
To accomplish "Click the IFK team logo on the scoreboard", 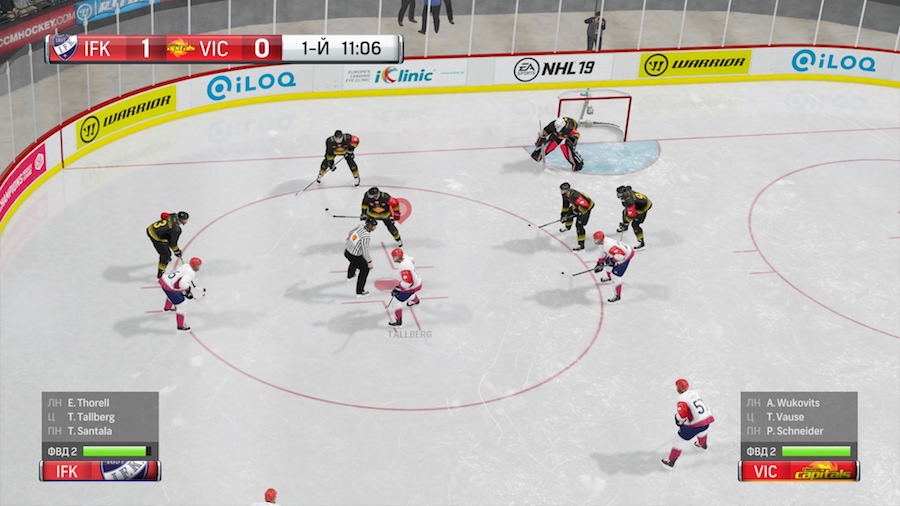I will click(65, 48).
